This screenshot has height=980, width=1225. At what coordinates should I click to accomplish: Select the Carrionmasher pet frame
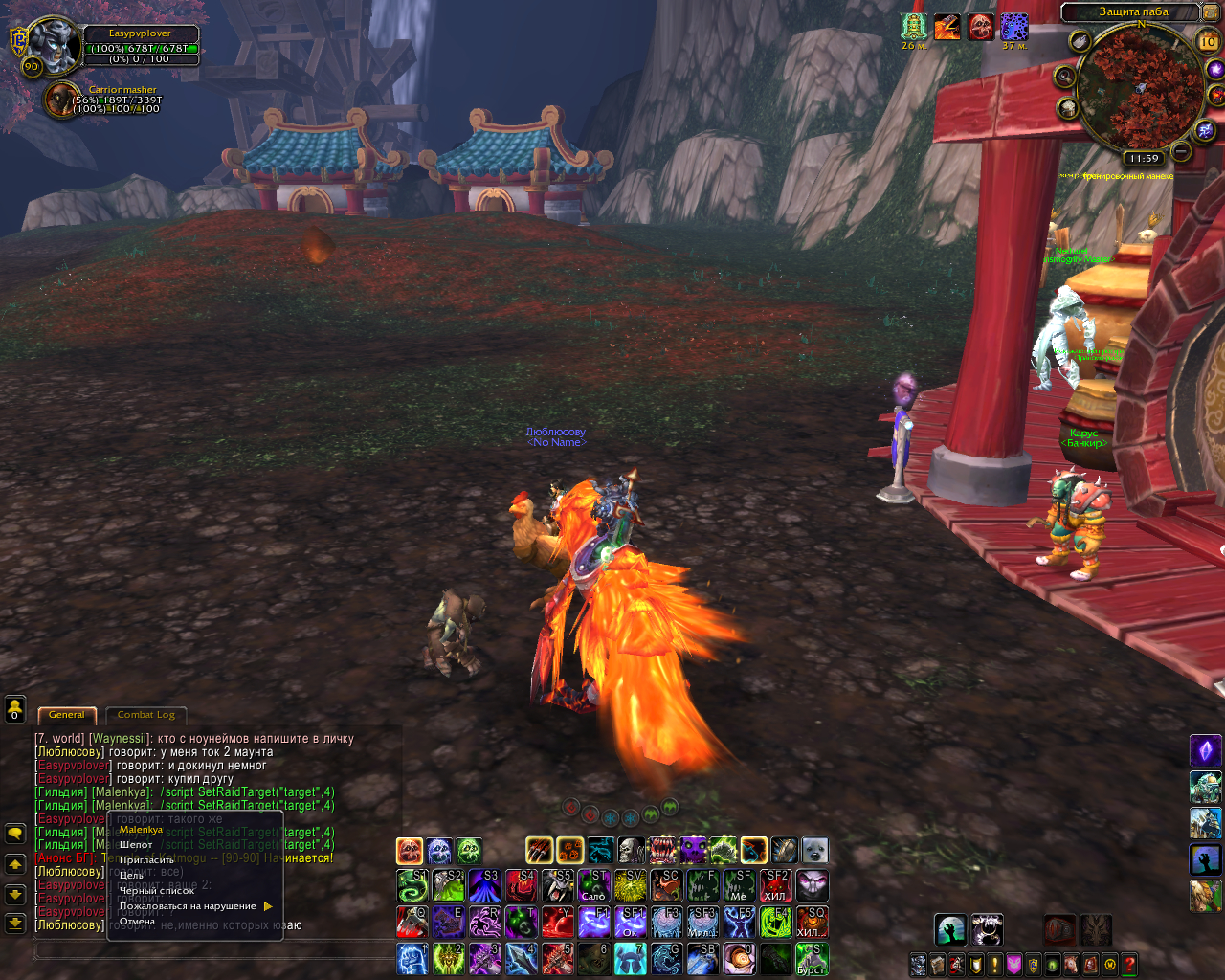point(62,100)
